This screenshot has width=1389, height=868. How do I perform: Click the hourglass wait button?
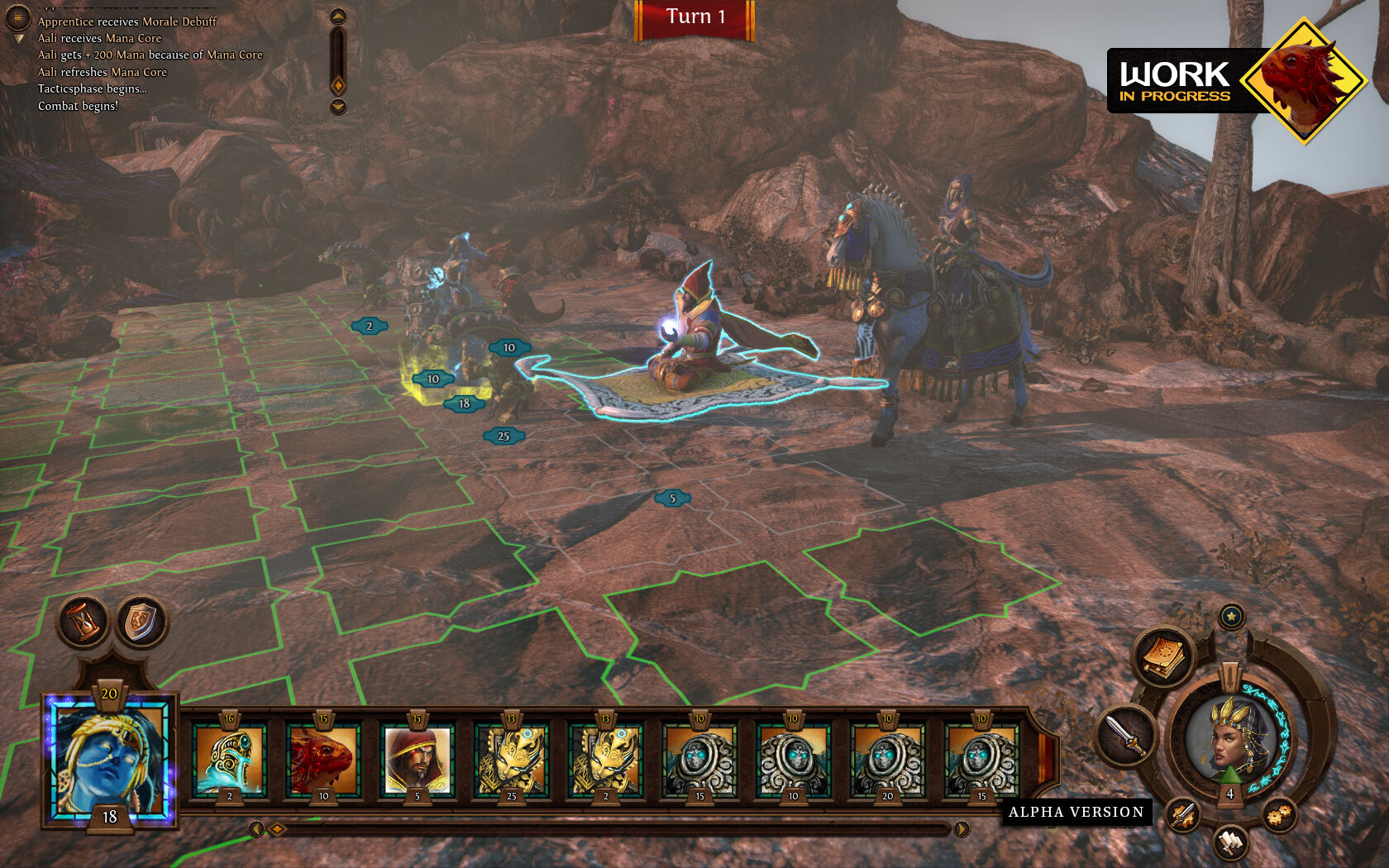(x=84, y=621)
